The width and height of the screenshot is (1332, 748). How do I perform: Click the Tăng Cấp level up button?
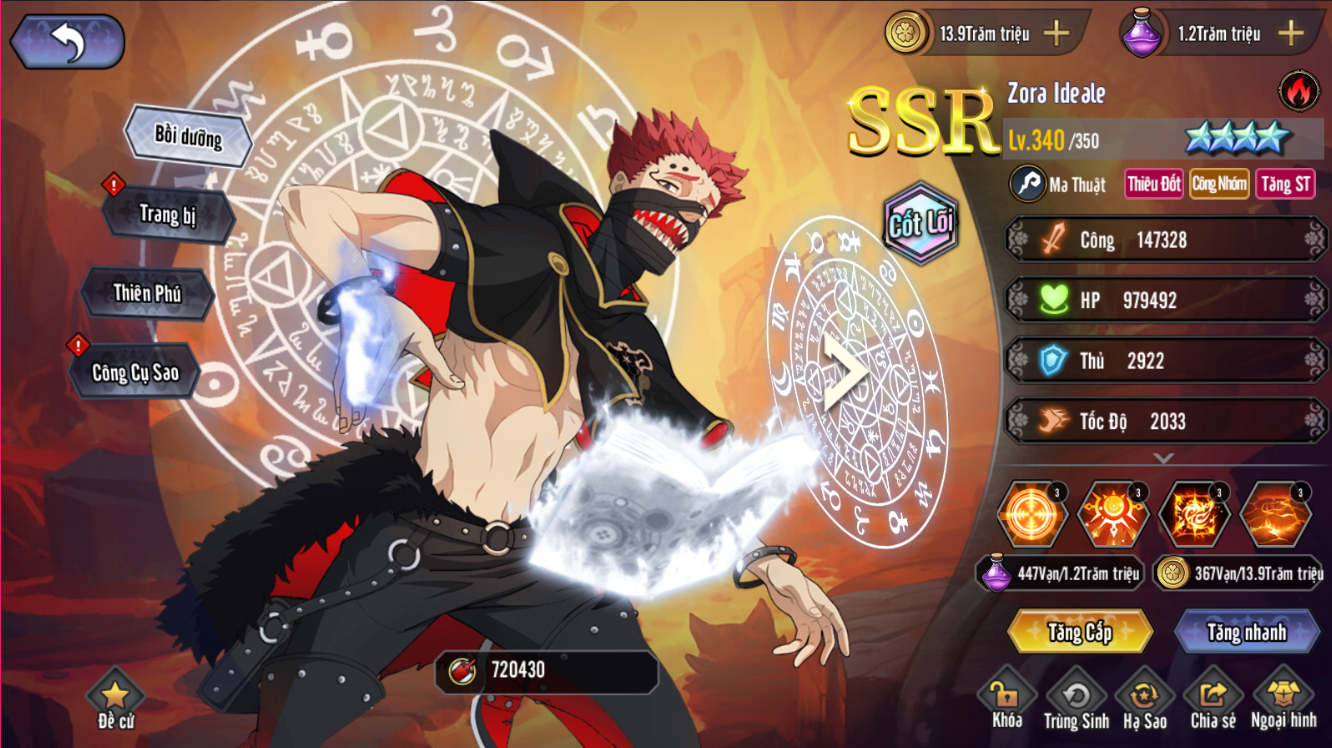1080,632
